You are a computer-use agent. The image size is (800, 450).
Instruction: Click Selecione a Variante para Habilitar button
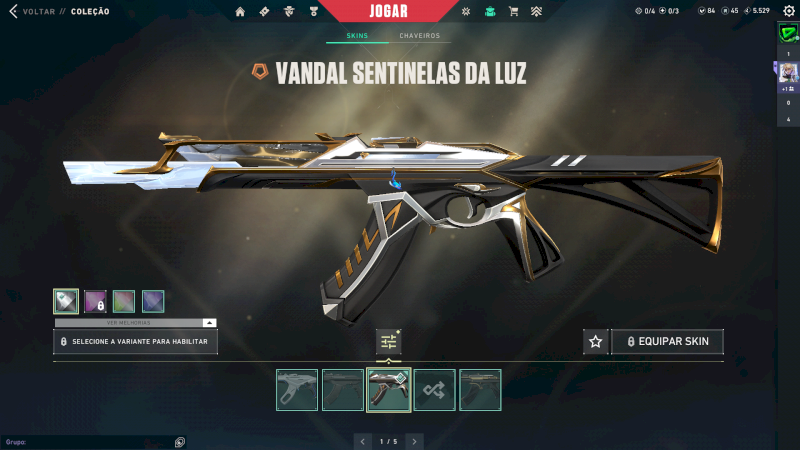(x=135, y=342)
